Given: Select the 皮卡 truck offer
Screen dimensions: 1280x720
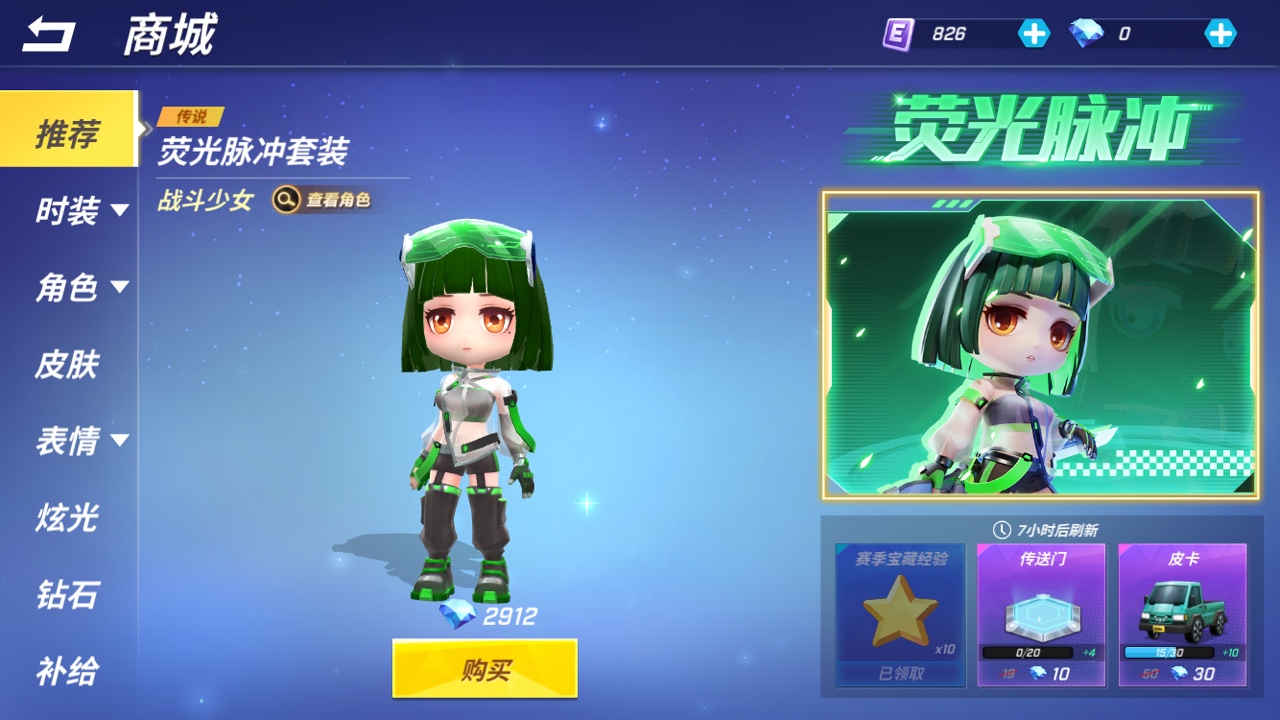Looking at the screenshot, I should (1182, 614).
